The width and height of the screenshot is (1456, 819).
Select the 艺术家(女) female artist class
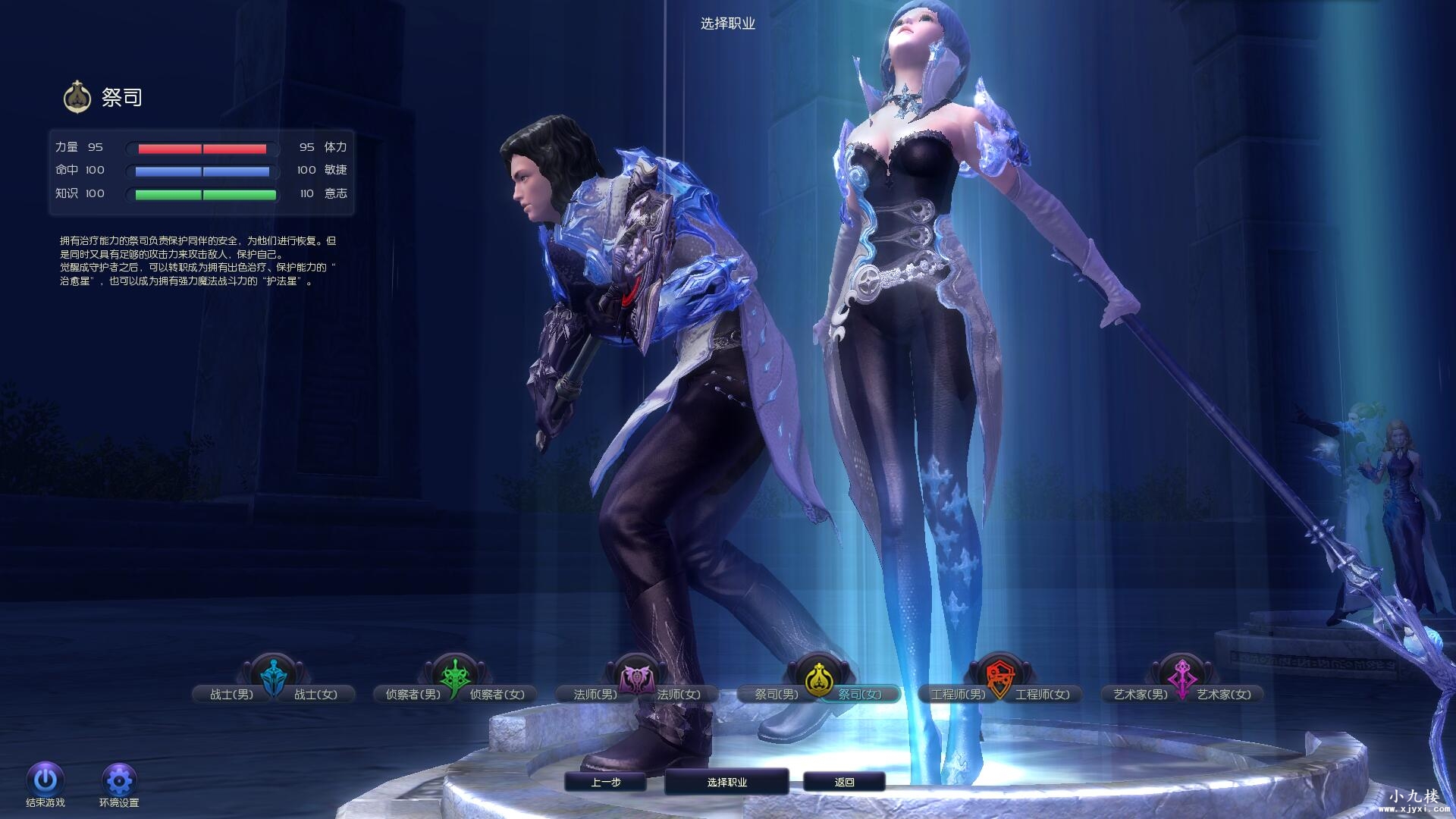pos(1223,694)
